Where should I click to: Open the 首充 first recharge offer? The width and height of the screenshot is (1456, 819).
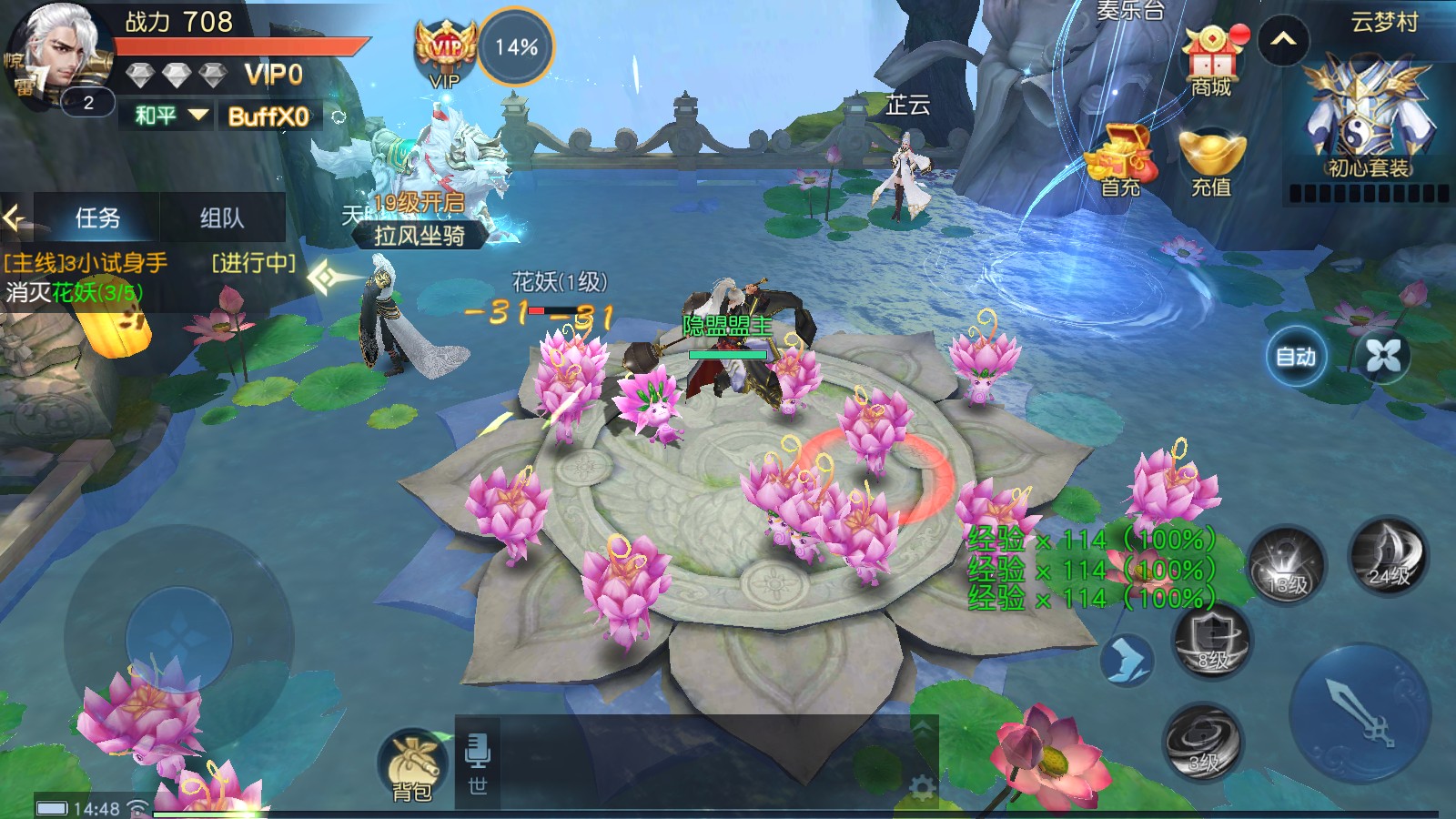tap(1120, 162)
